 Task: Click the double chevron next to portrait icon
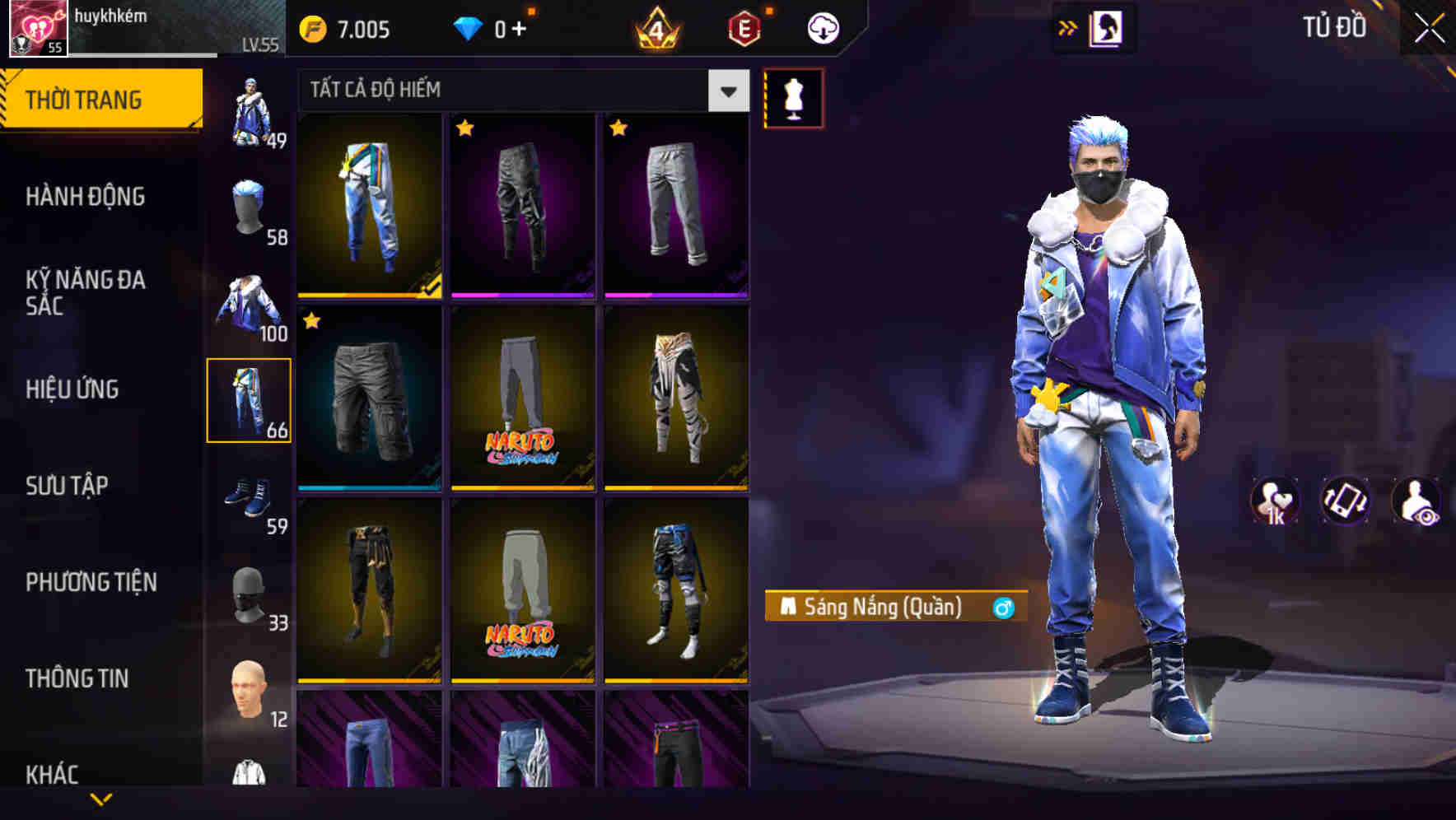pos(1066,26)
